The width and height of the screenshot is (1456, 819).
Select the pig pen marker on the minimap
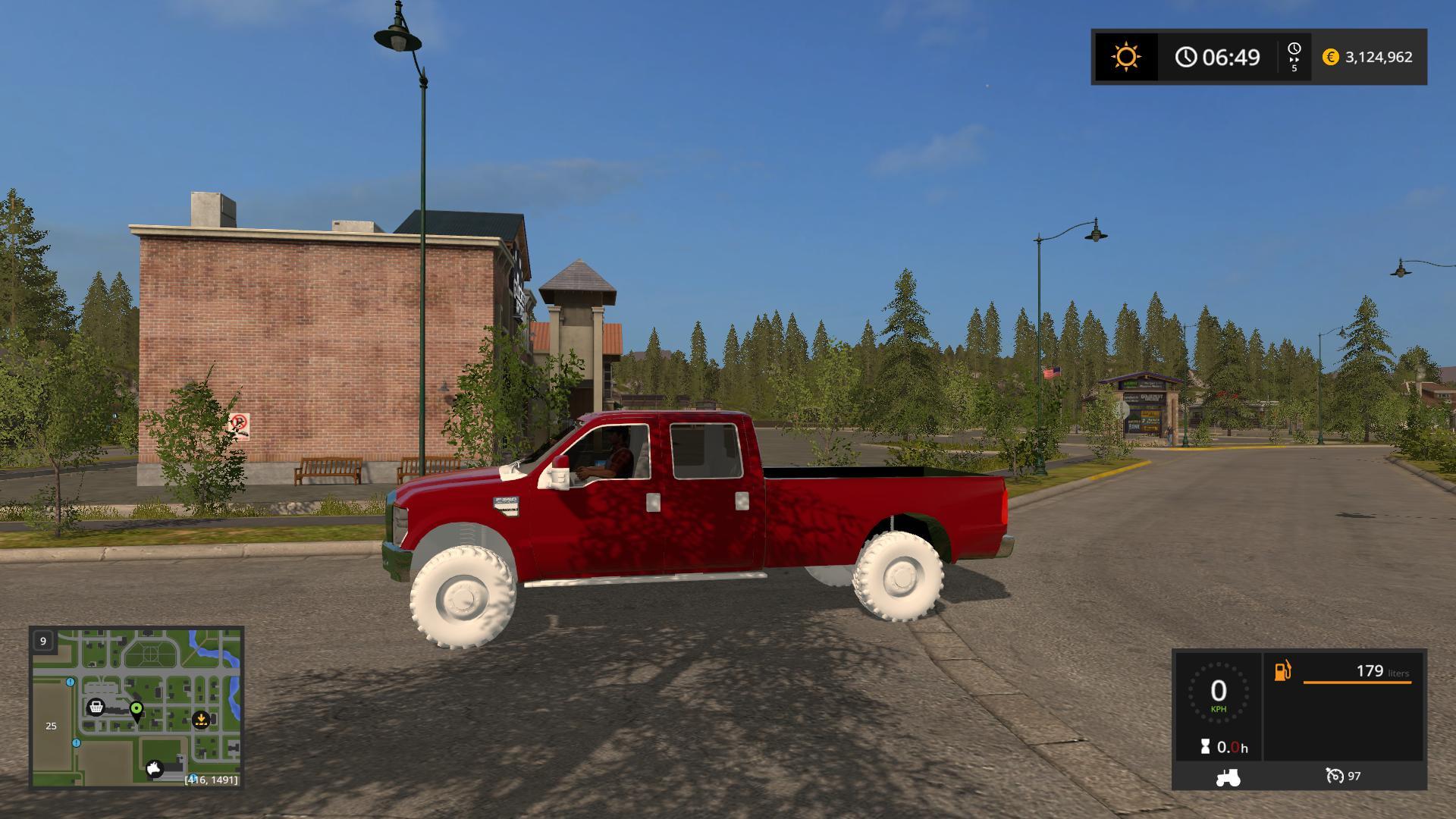pyautogui.click(x=155, y=769)
